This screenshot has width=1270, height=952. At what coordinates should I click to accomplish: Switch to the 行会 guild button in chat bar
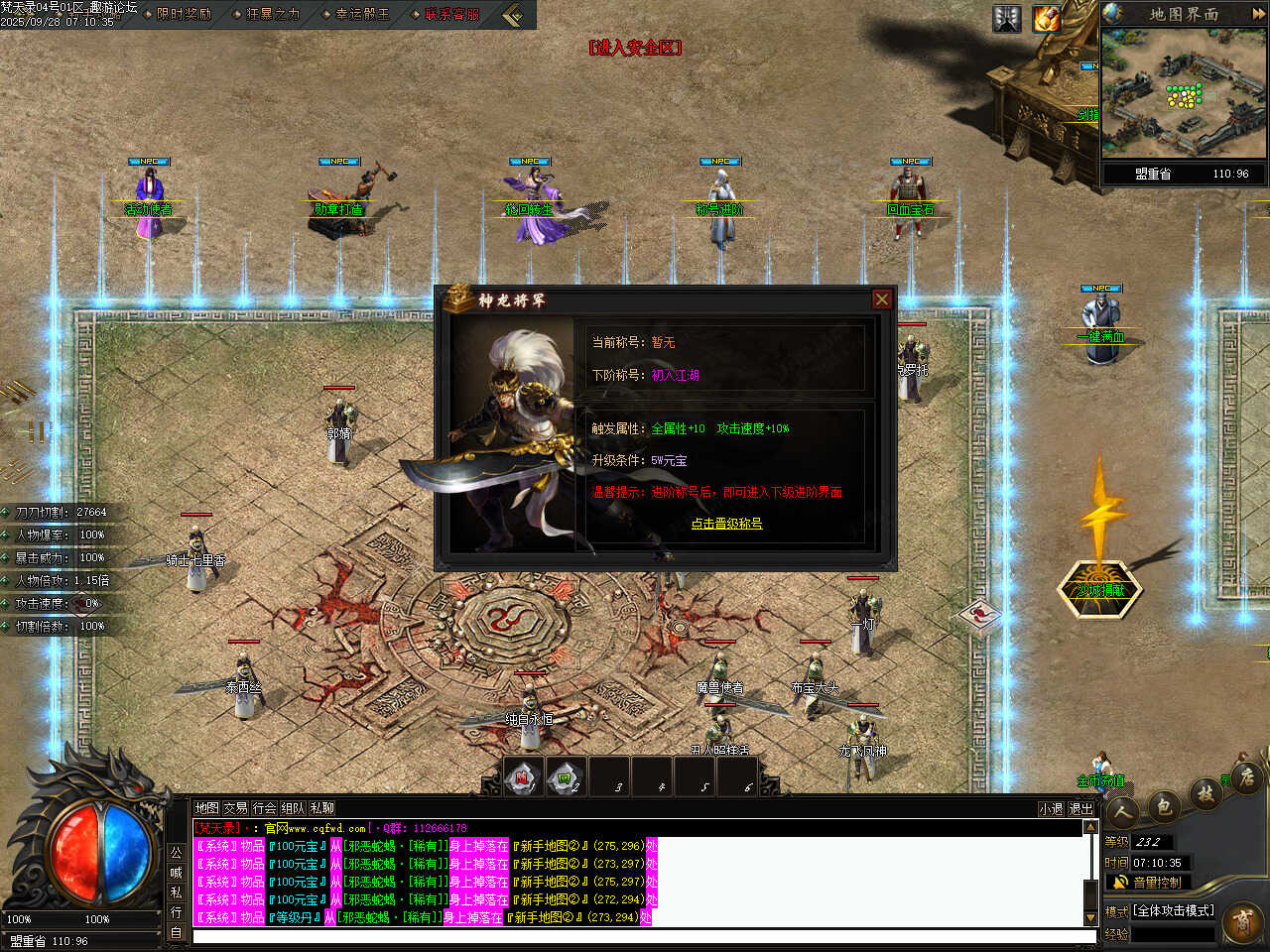(x=264, y=808)
